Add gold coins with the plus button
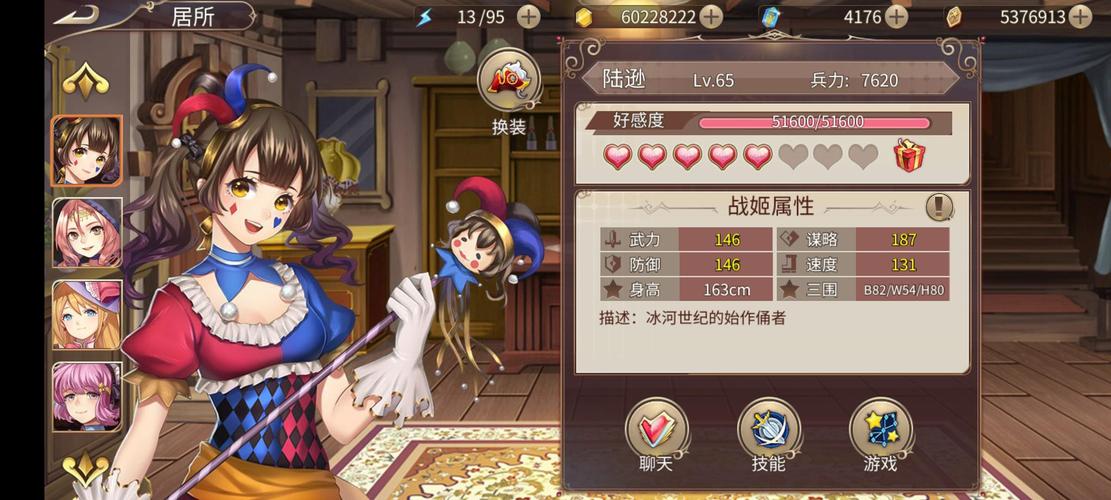Screen dimensions: 1111x500 (x=711, y=16)
